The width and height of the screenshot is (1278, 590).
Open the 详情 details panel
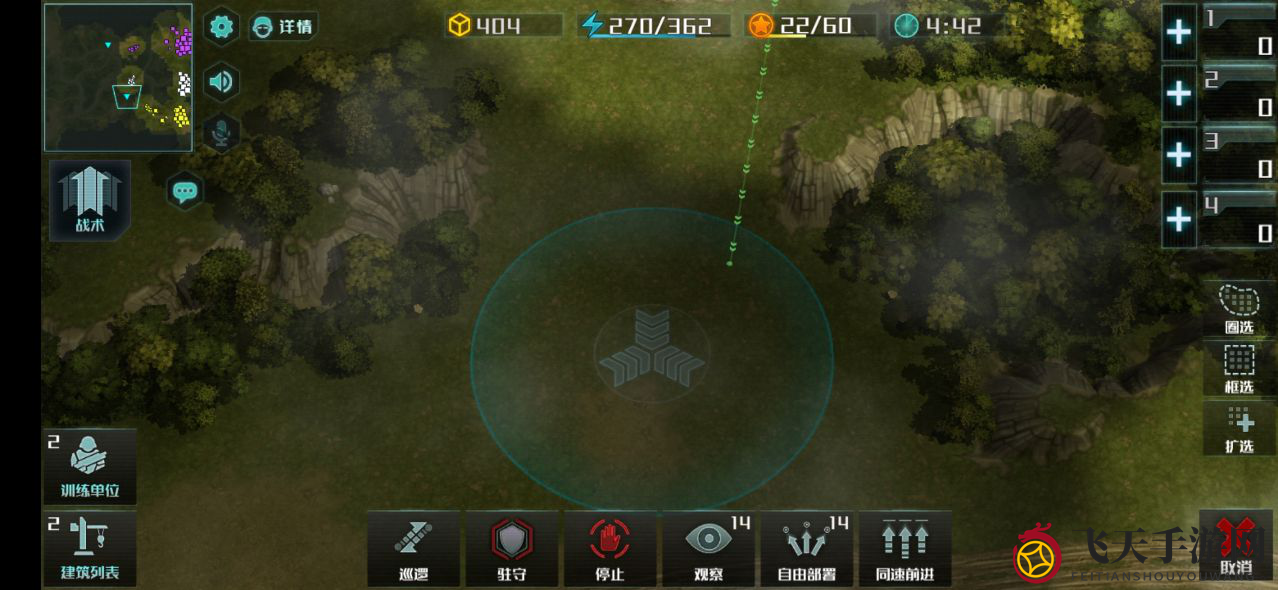283,27
